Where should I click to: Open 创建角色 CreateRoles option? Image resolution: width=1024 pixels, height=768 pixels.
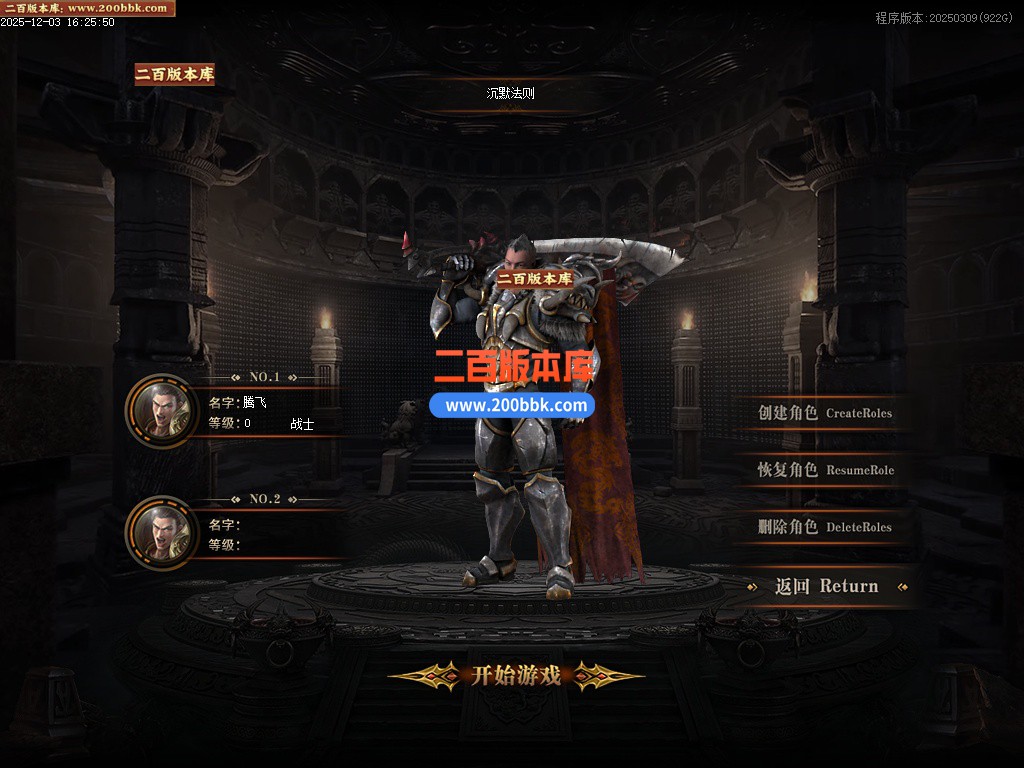click(824, 413)
